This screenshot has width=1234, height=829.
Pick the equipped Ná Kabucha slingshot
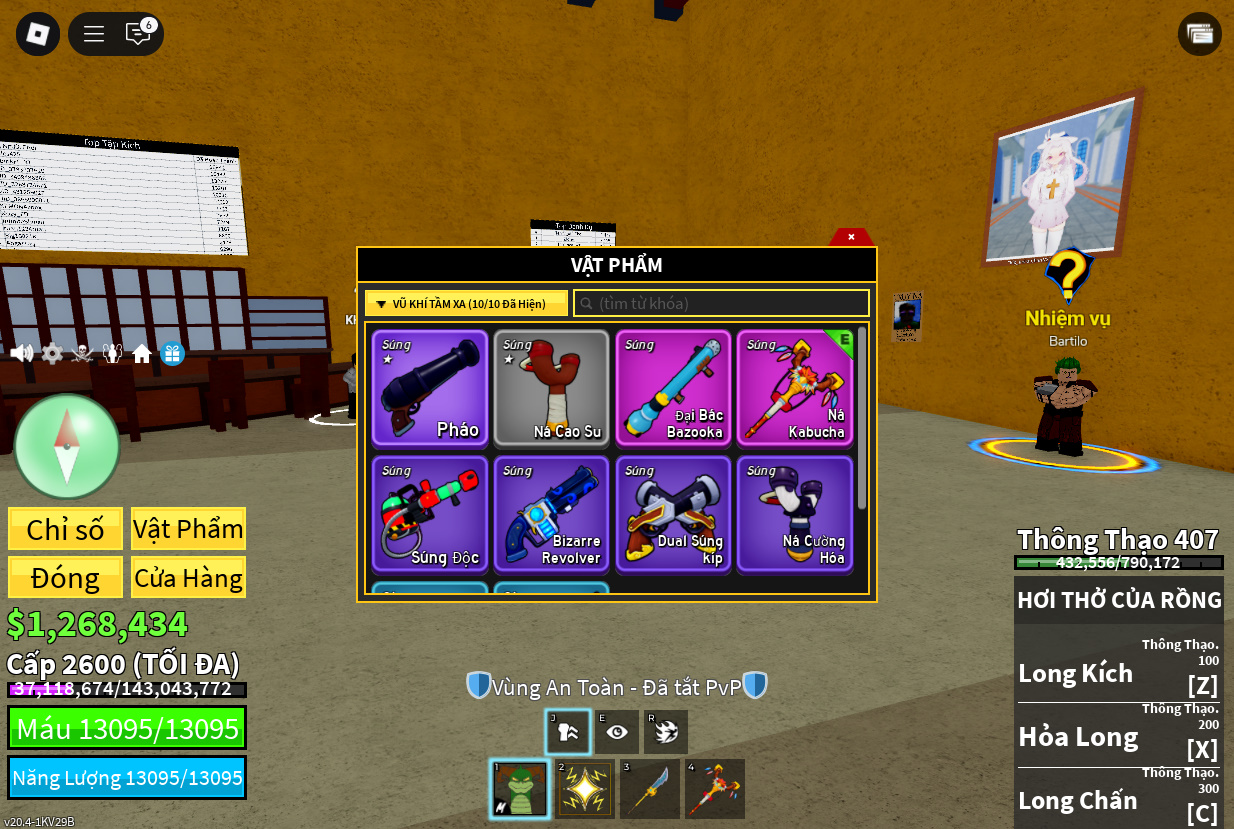point(795,388)
